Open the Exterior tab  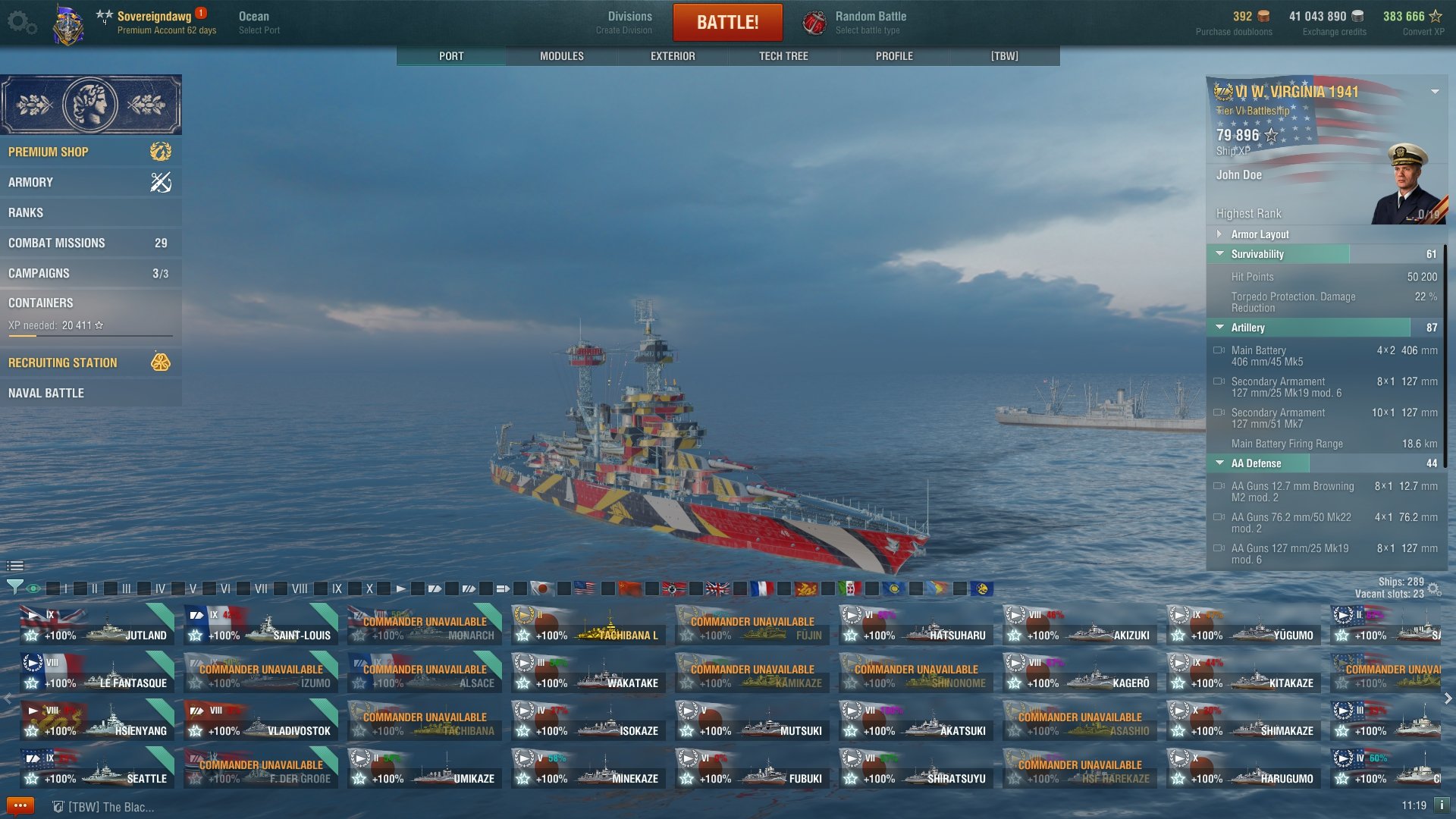[x=673, y=56]
